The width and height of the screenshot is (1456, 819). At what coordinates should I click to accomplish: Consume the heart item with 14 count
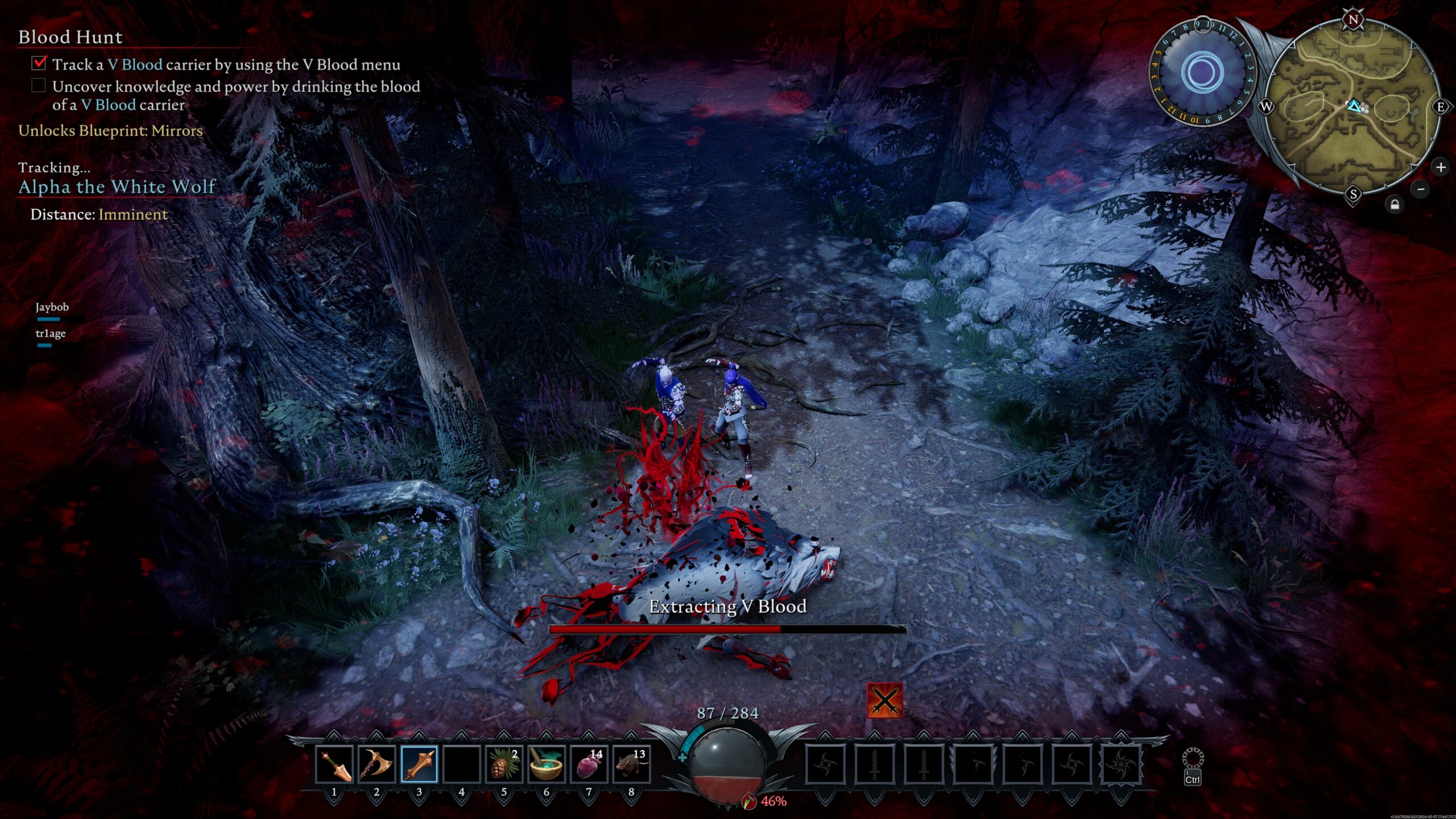[589, 764]
